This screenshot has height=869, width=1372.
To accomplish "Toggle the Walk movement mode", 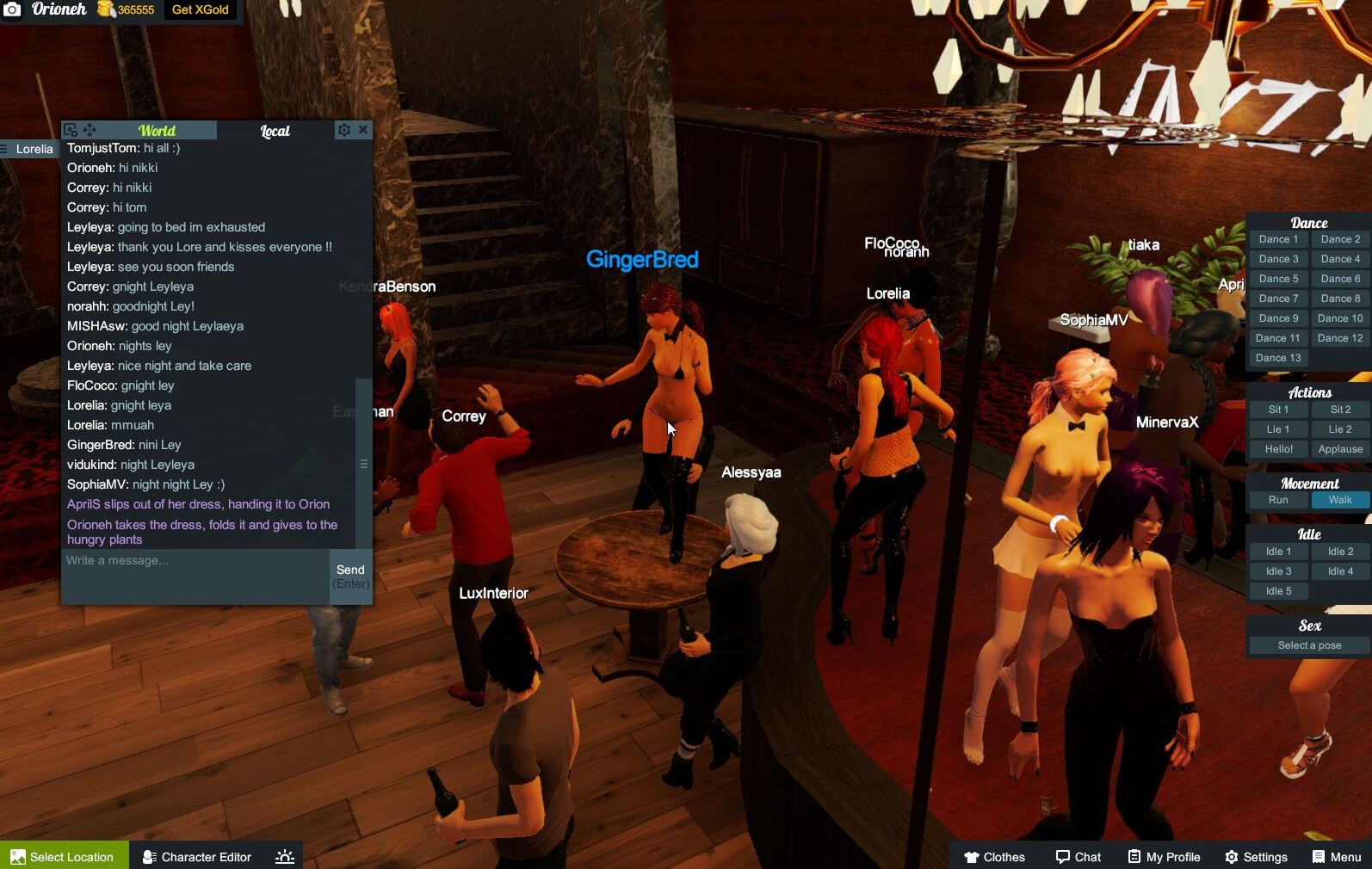I will point(1339,499).
